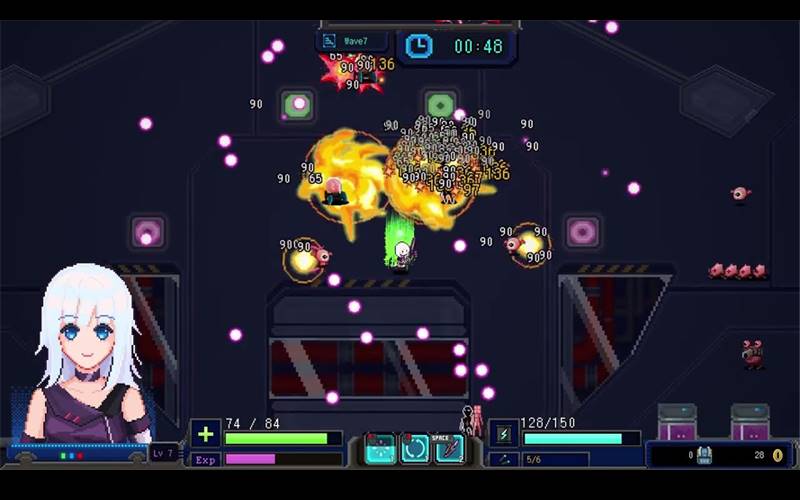Select the circular arrow reload ability
The width and height of the screenshot is (800, 500).
point(415,449)
